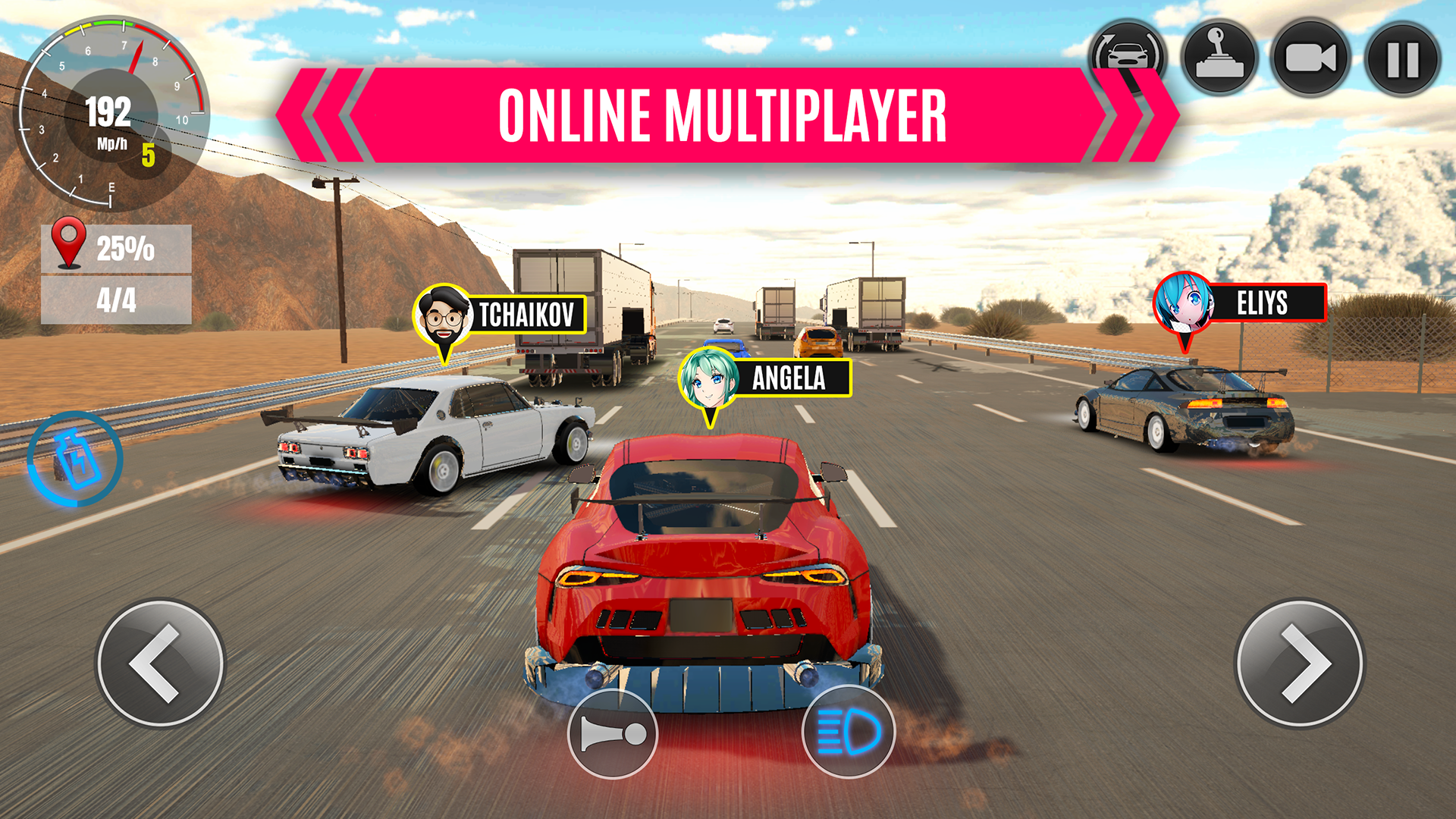This screenshot has height=819, width=1456.
Task: Activate the nitro boost
Action: (74, 459)
